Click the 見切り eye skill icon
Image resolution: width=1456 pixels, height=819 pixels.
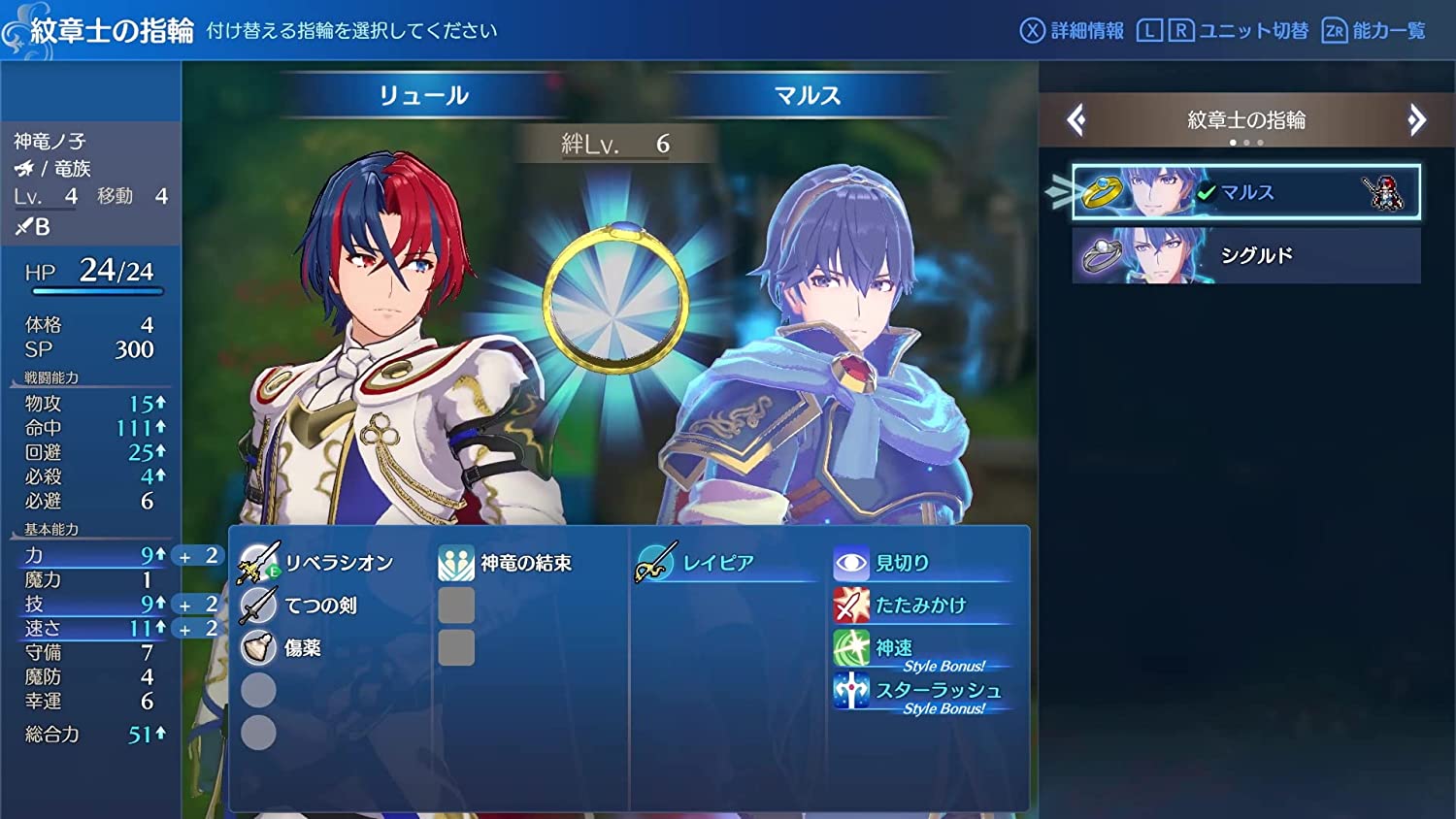pos(850,561)
